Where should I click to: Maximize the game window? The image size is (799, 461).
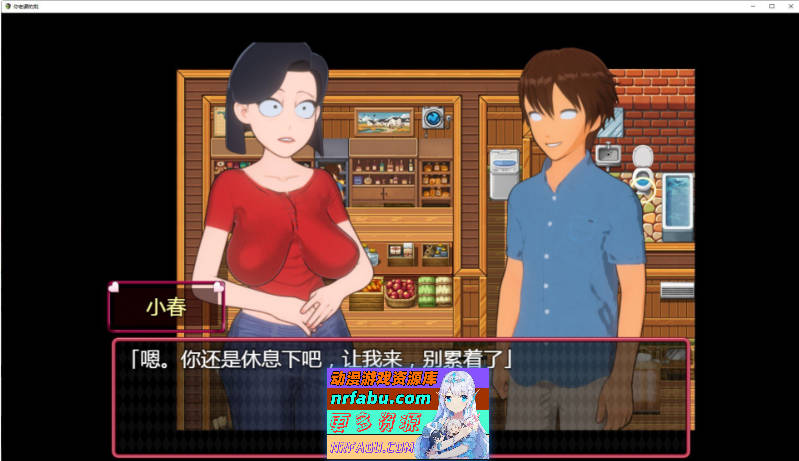coord(771,6)
